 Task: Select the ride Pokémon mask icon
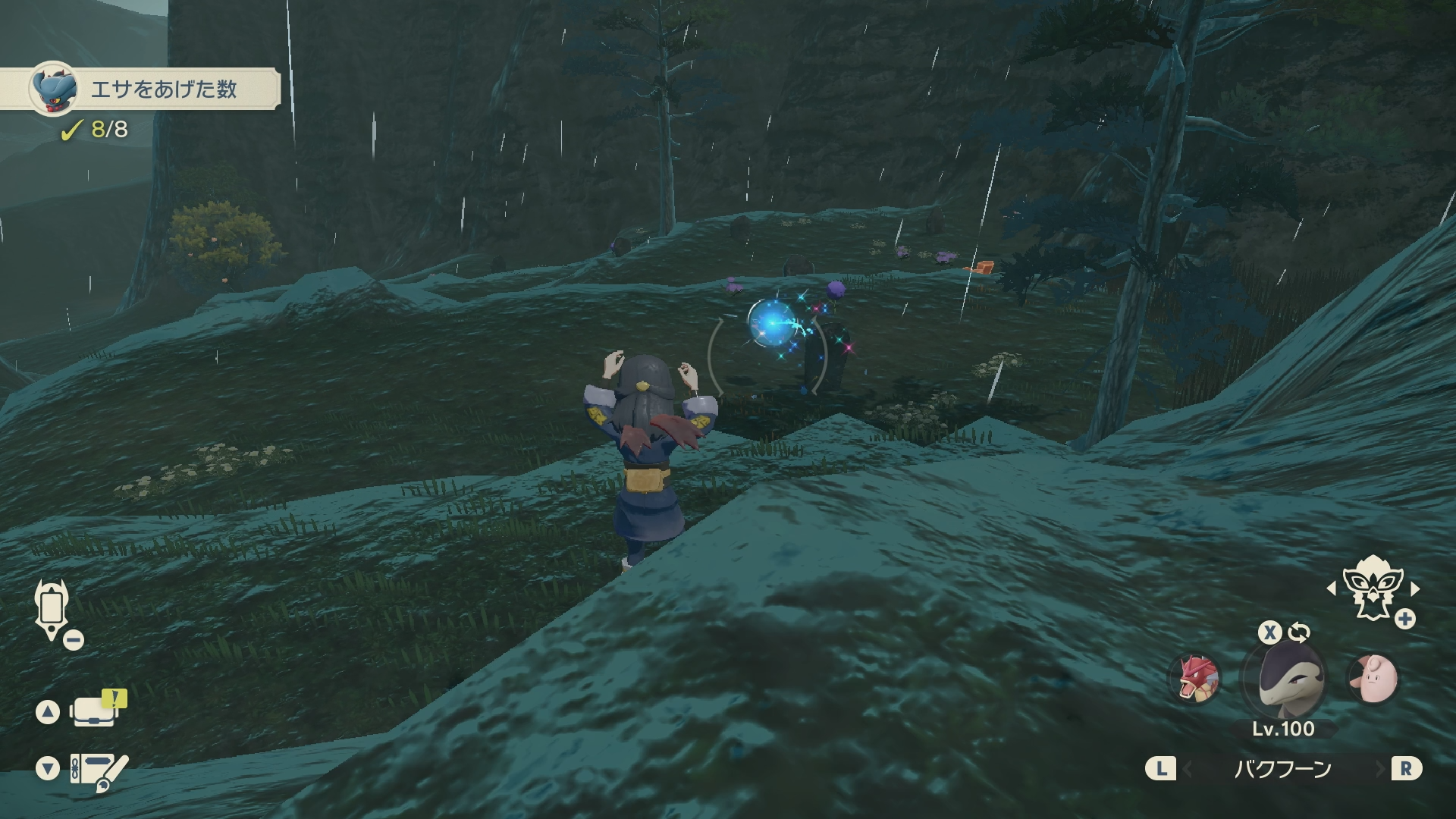coord(1371,588)
